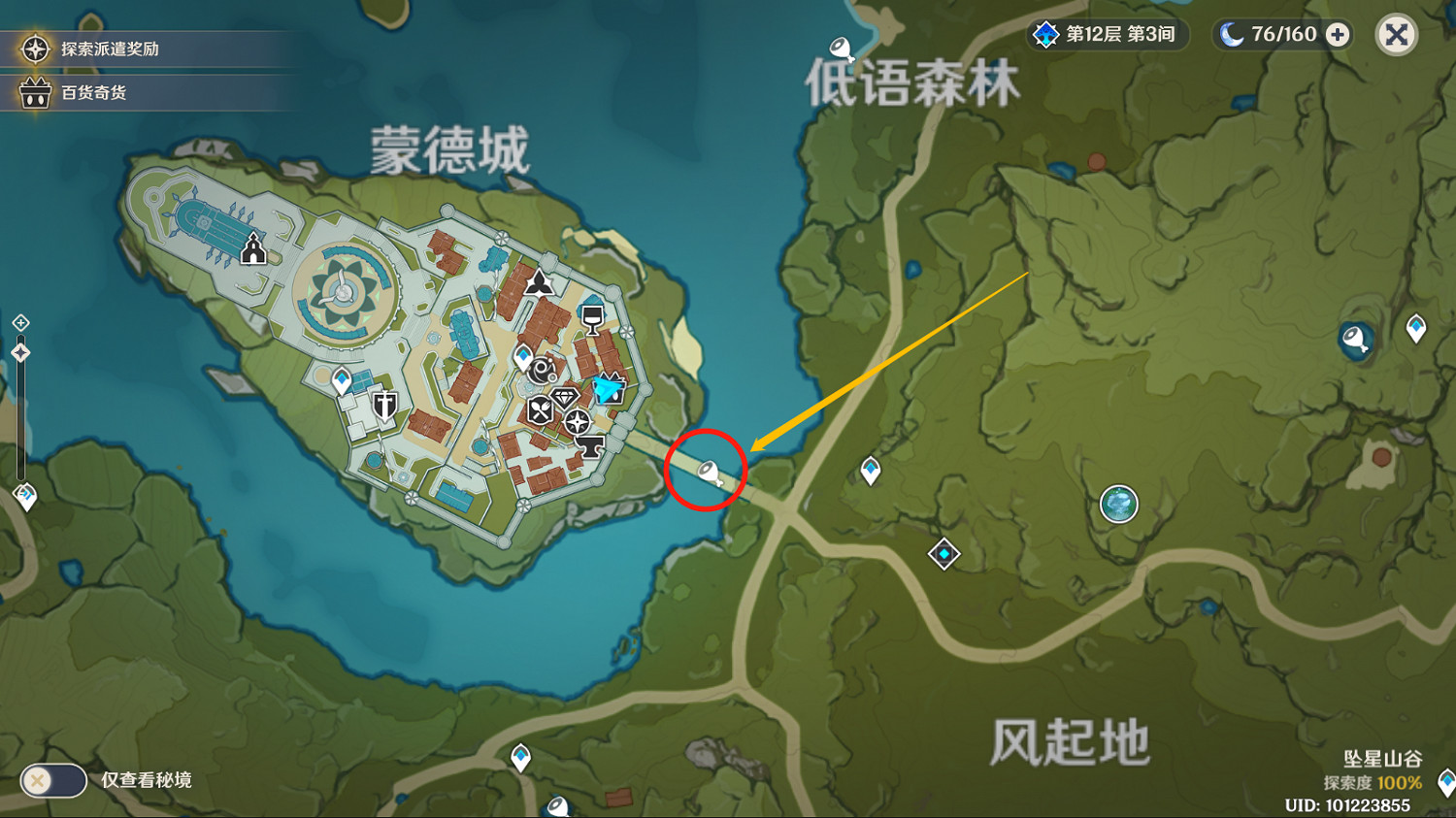The height and width of the screenshot is (818, 1456).
Task: Click the red-circled meat marker on the bridge
Action: coord(709,473)
